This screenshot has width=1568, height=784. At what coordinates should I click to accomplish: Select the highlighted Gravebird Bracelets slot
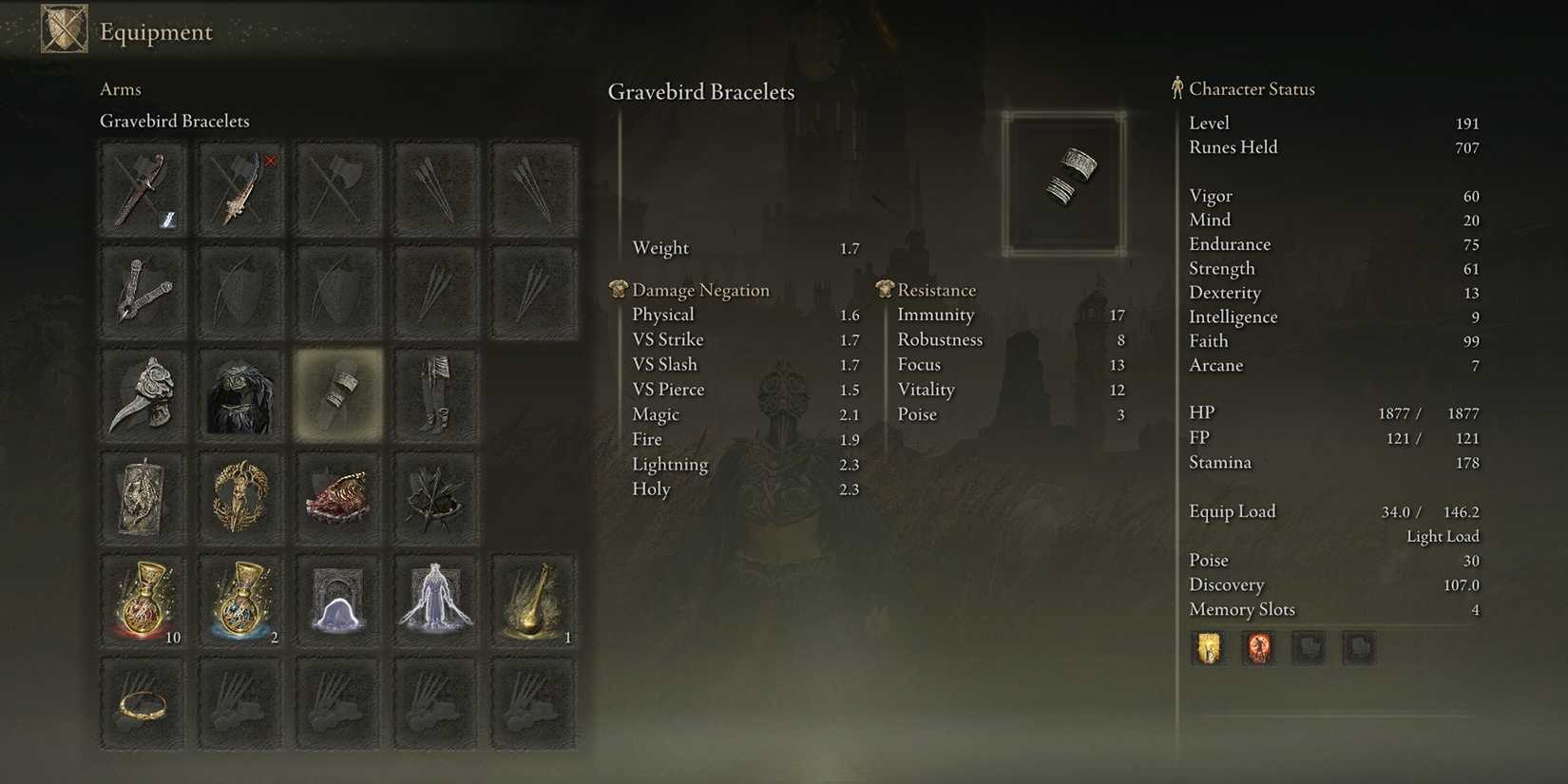pyautogui.click(x=338, y=393)
